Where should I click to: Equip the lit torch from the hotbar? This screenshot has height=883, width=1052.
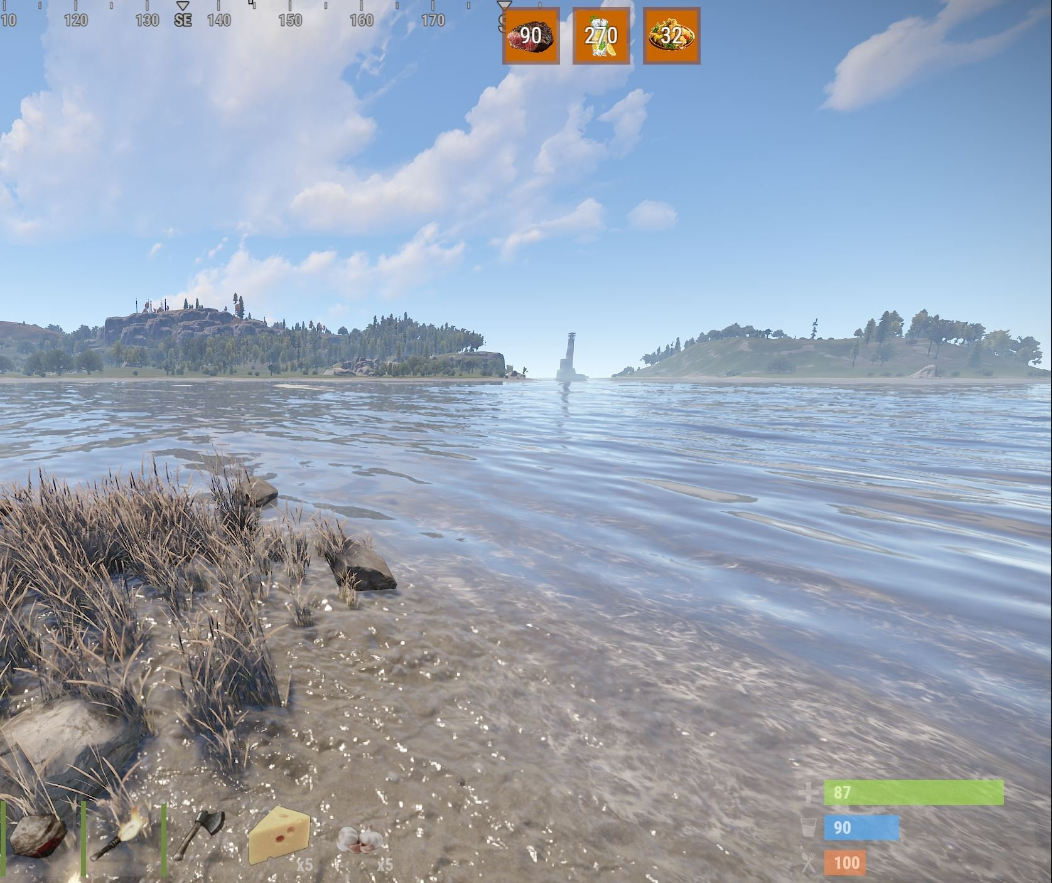point(121,834)
